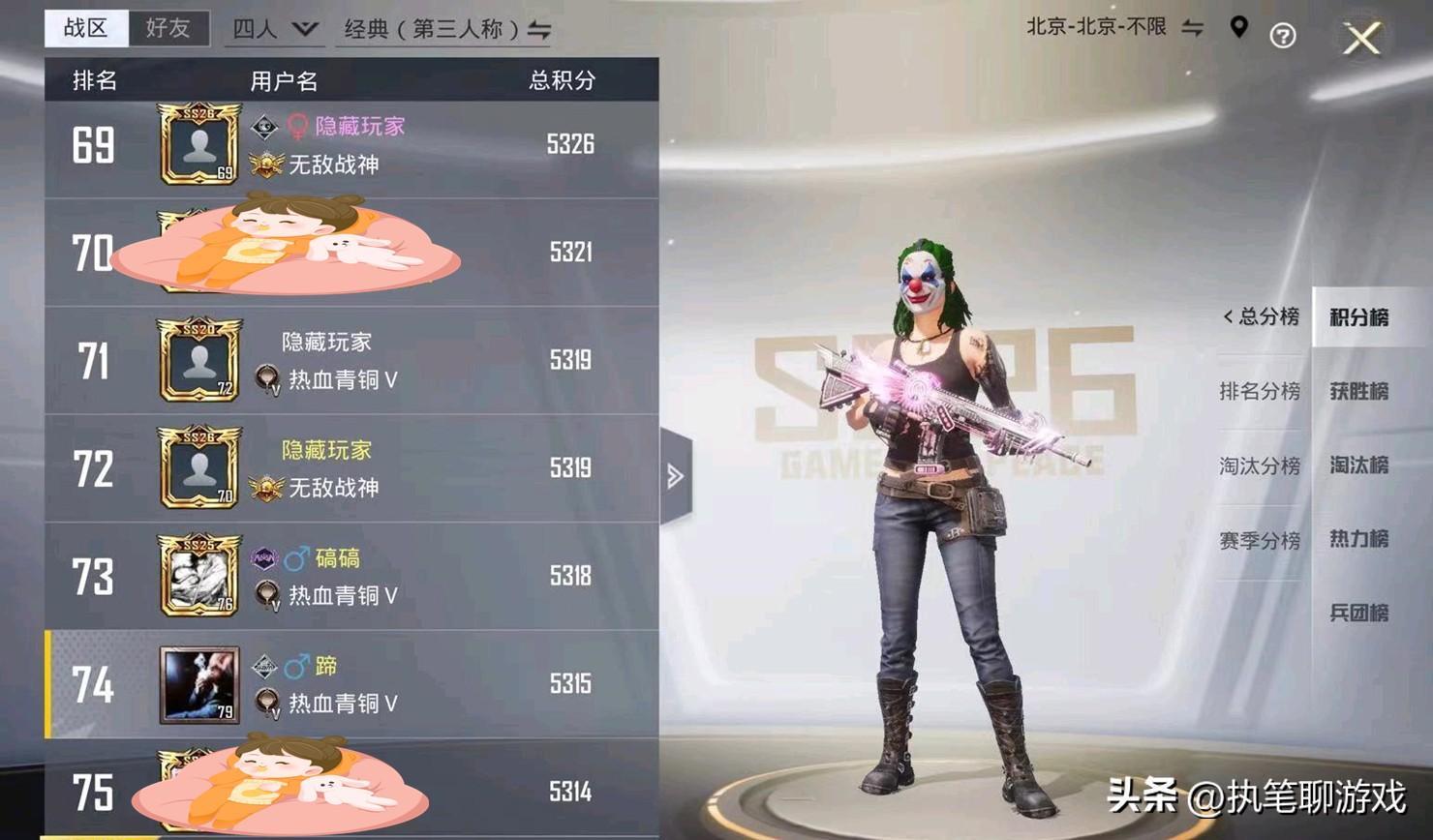Image resolution: width=1433 pixels, height=840 pixels.
Task: Choose the 赛季分榜 sub-category
Action: pyautogui.click(x=1259, y=540)
